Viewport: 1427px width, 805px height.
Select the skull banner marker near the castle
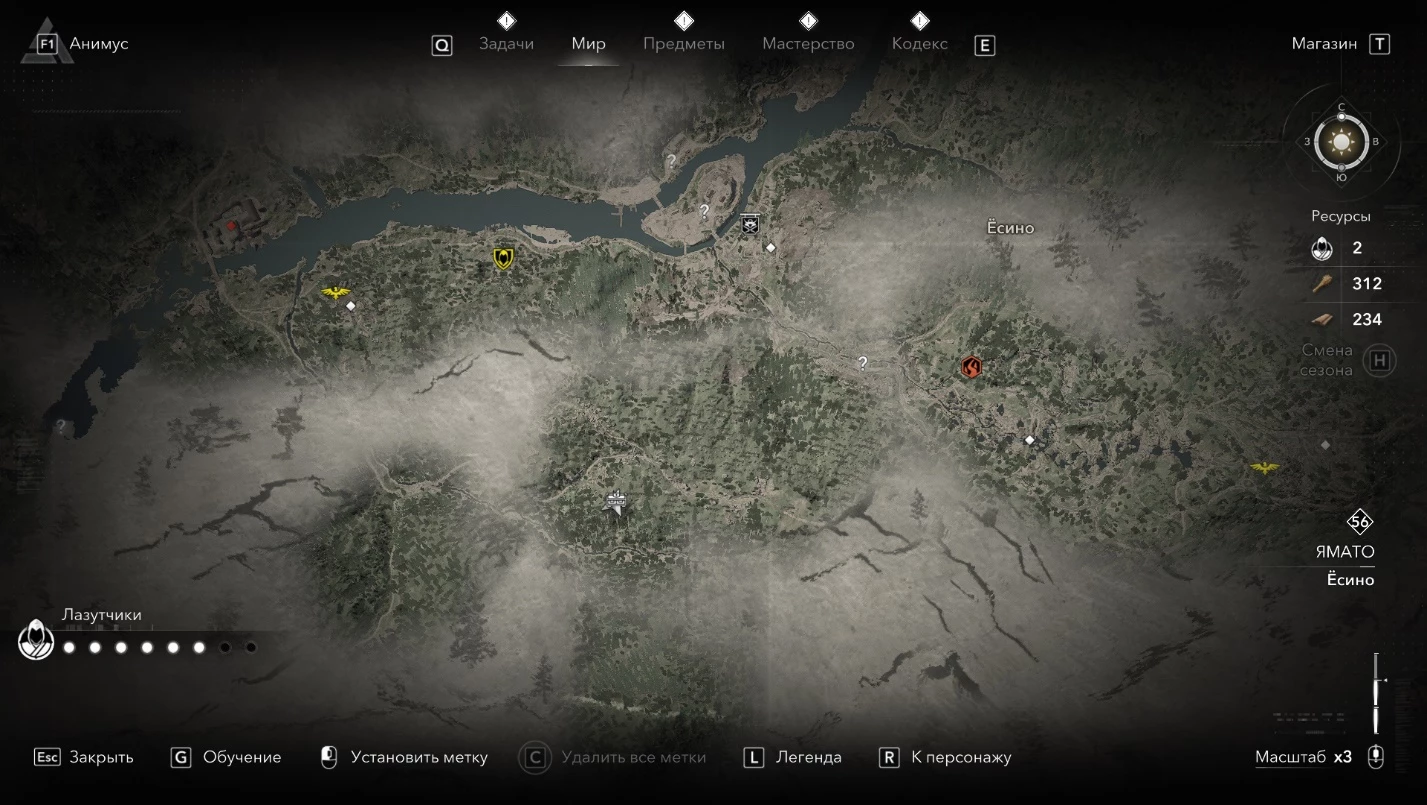point(750,224)
